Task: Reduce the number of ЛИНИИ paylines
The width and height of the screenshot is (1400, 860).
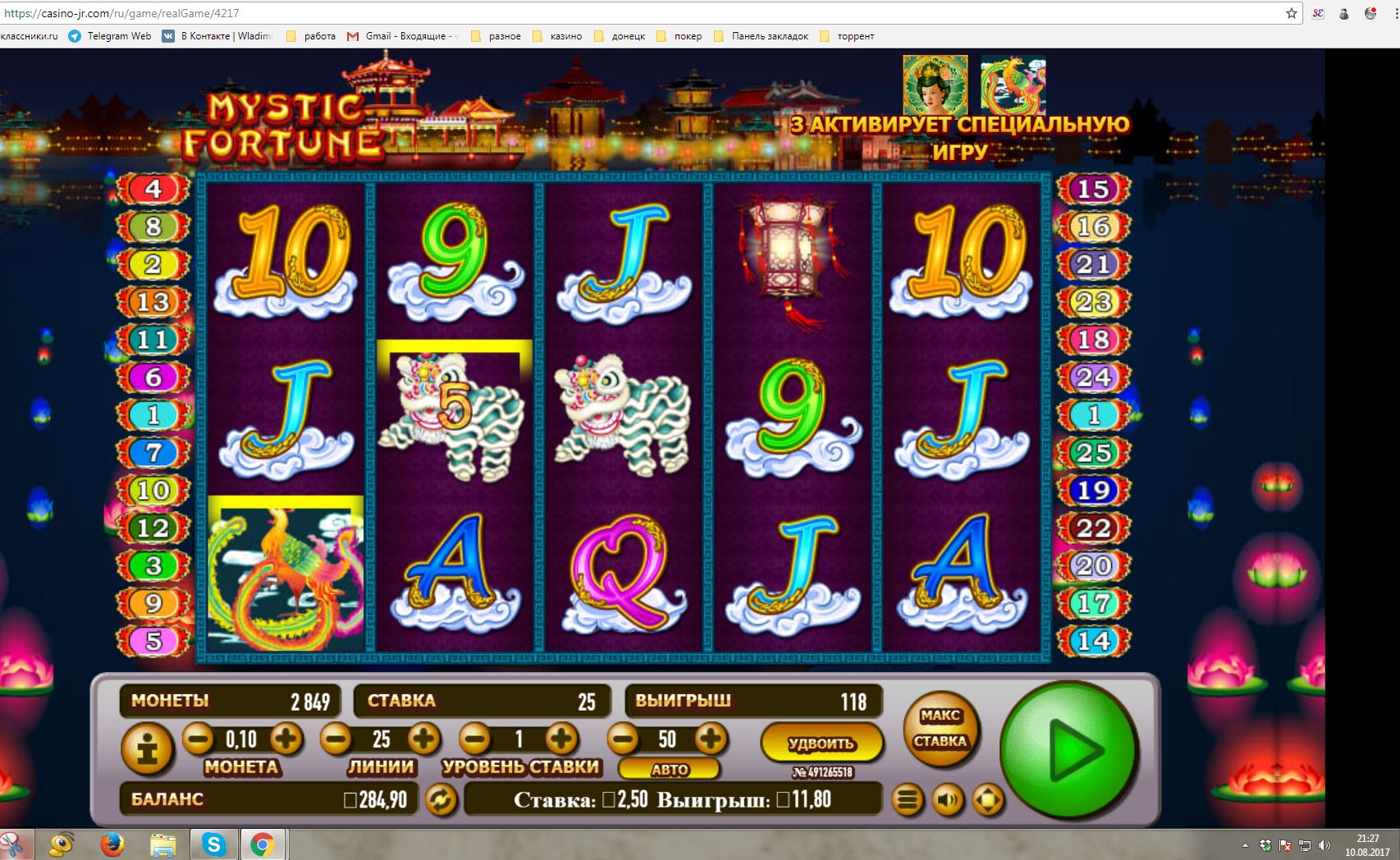Action: coord(336,739)
